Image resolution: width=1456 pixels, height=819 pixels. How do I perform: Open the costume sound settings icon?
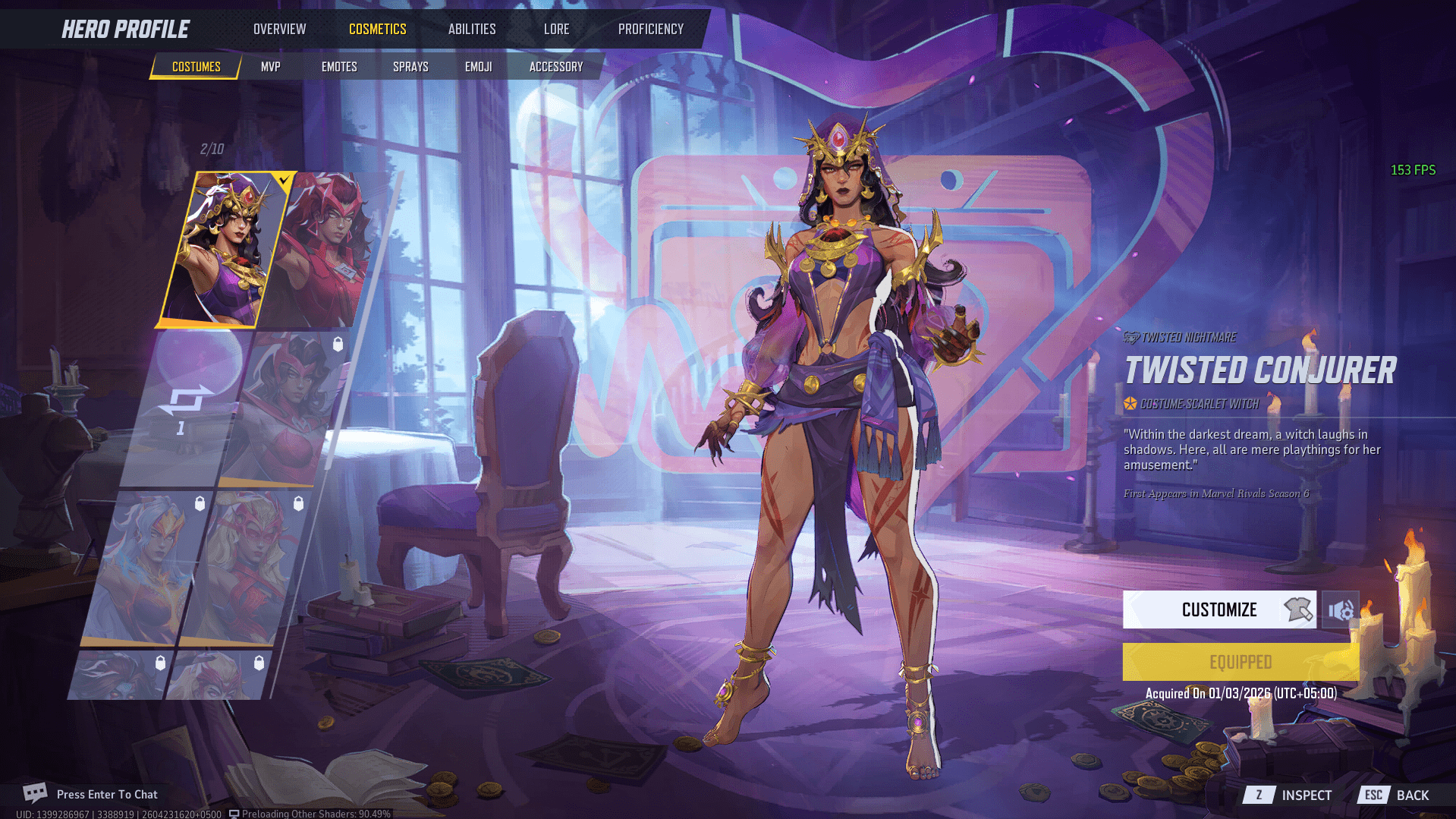[x=1340, y=610]
